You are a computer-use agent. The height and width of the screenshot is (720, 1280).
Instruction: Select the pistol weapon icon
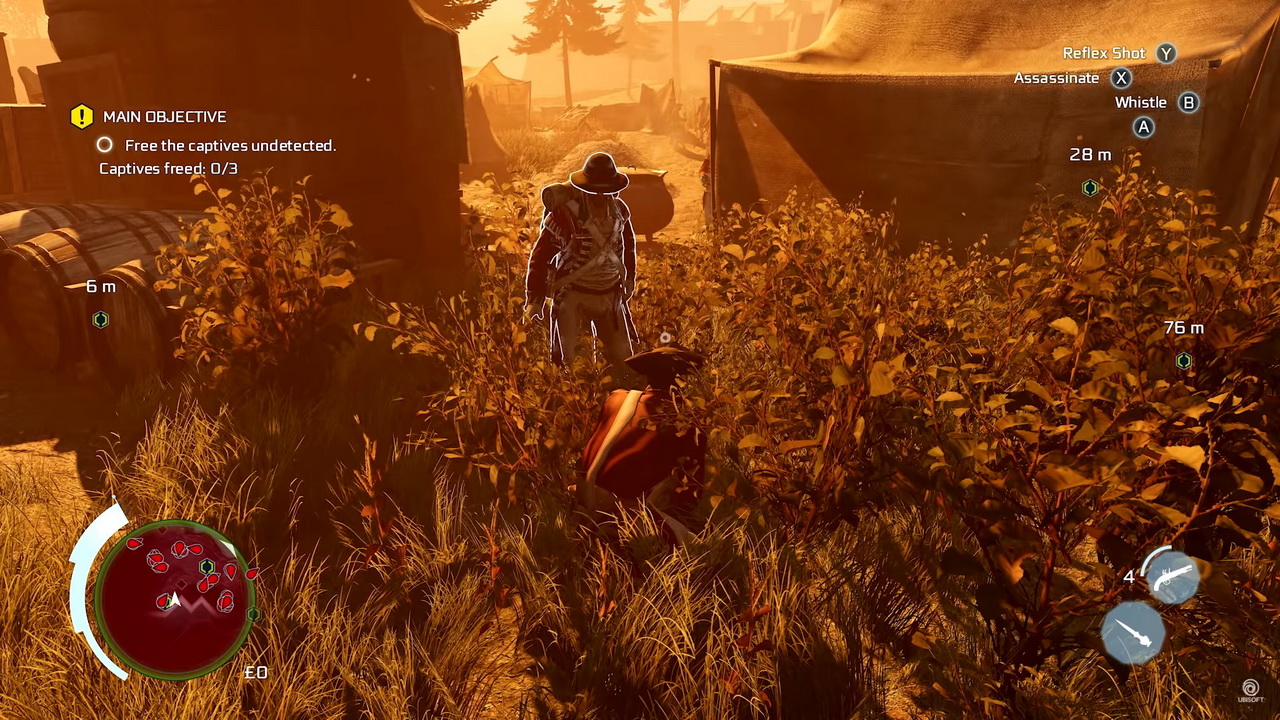[1172, 577]
